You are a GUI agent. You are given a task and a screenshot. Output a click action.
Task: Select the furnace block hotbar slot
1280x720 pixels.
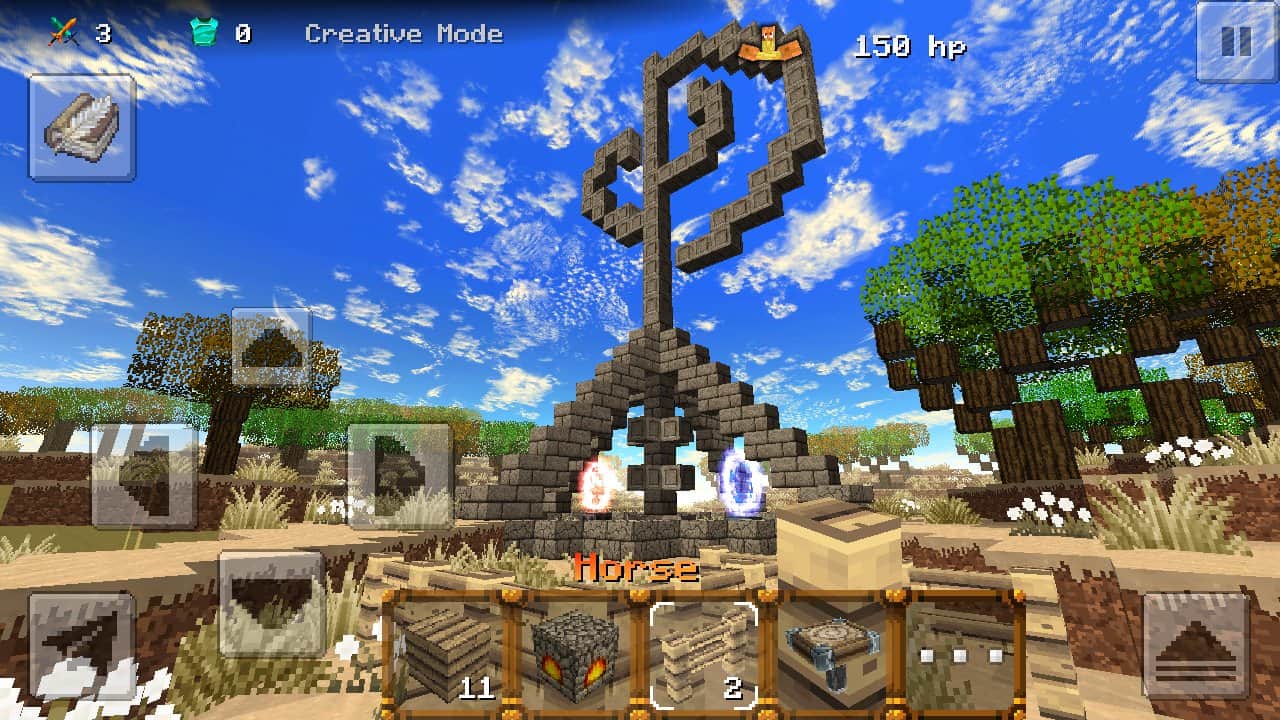574,652
